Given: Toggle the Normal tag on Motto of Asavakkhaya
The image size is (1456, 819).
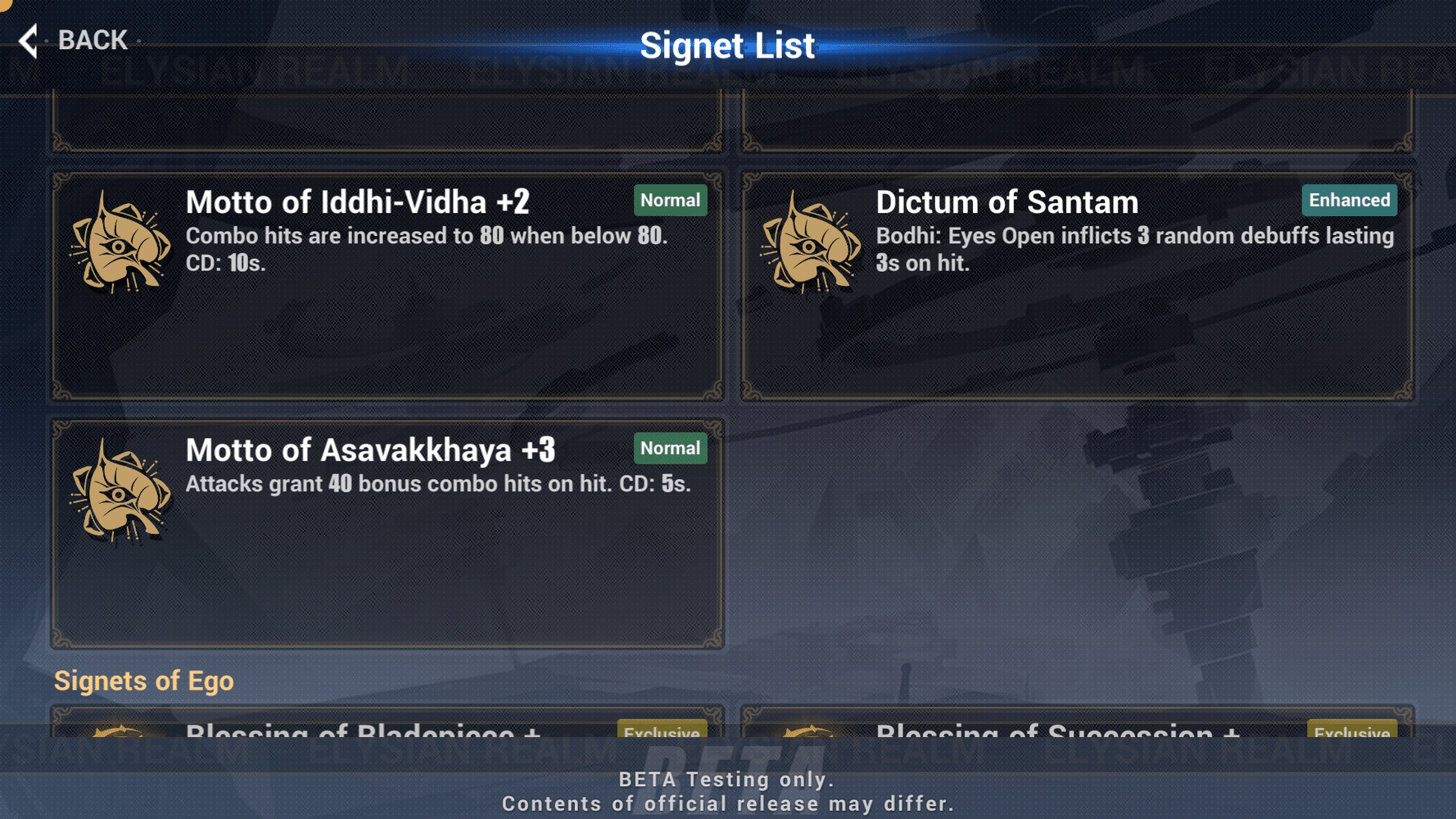Looking at the screenshot, I should click(670, 448).
